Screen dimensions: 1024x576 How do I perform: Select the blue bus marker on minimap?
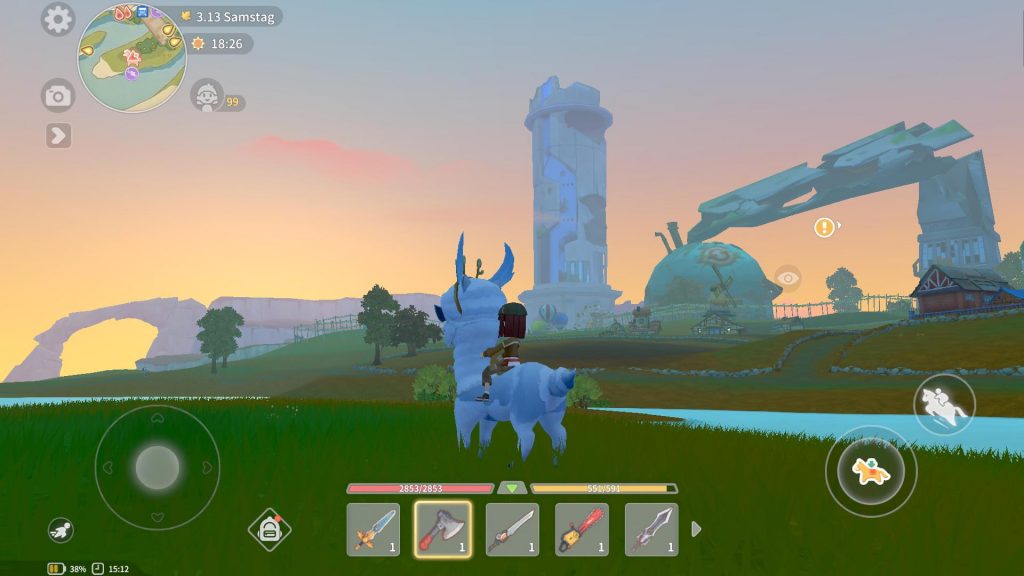[x=144, y=11]
